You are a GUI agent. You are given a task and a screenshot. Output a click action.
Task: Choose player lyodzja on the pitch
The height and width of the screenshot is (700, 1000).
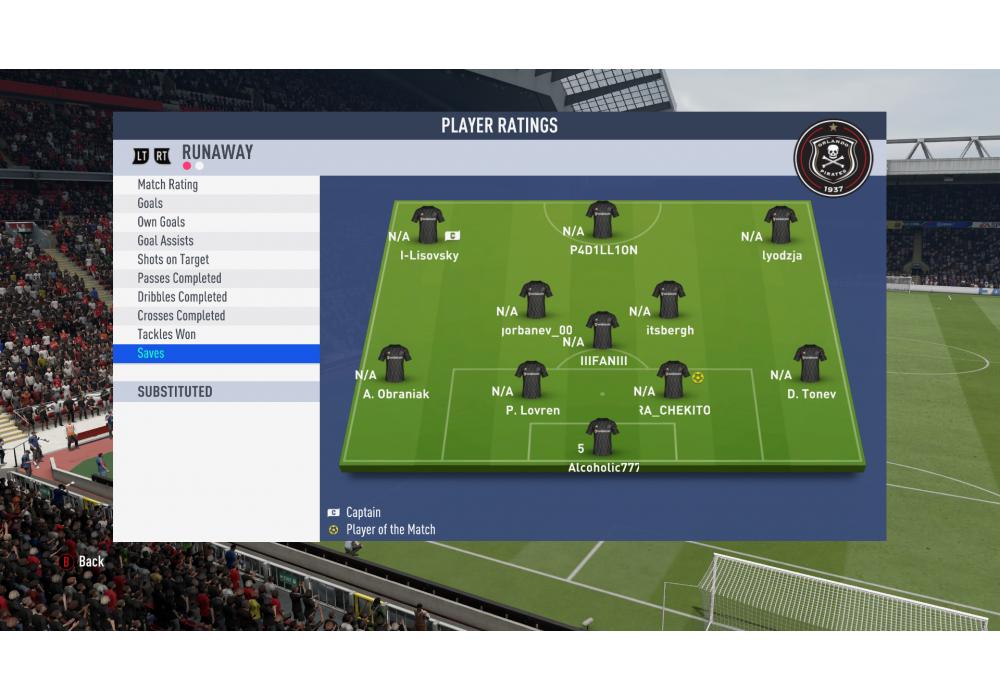[780, 225]
